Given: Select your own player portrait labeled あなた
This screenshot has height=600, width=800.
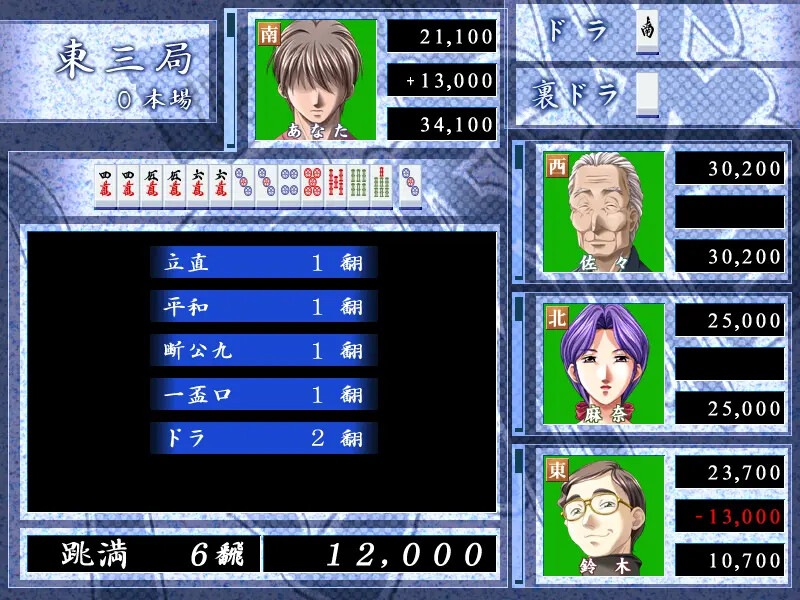Looking at the screenshot, I should click(316, 79).
